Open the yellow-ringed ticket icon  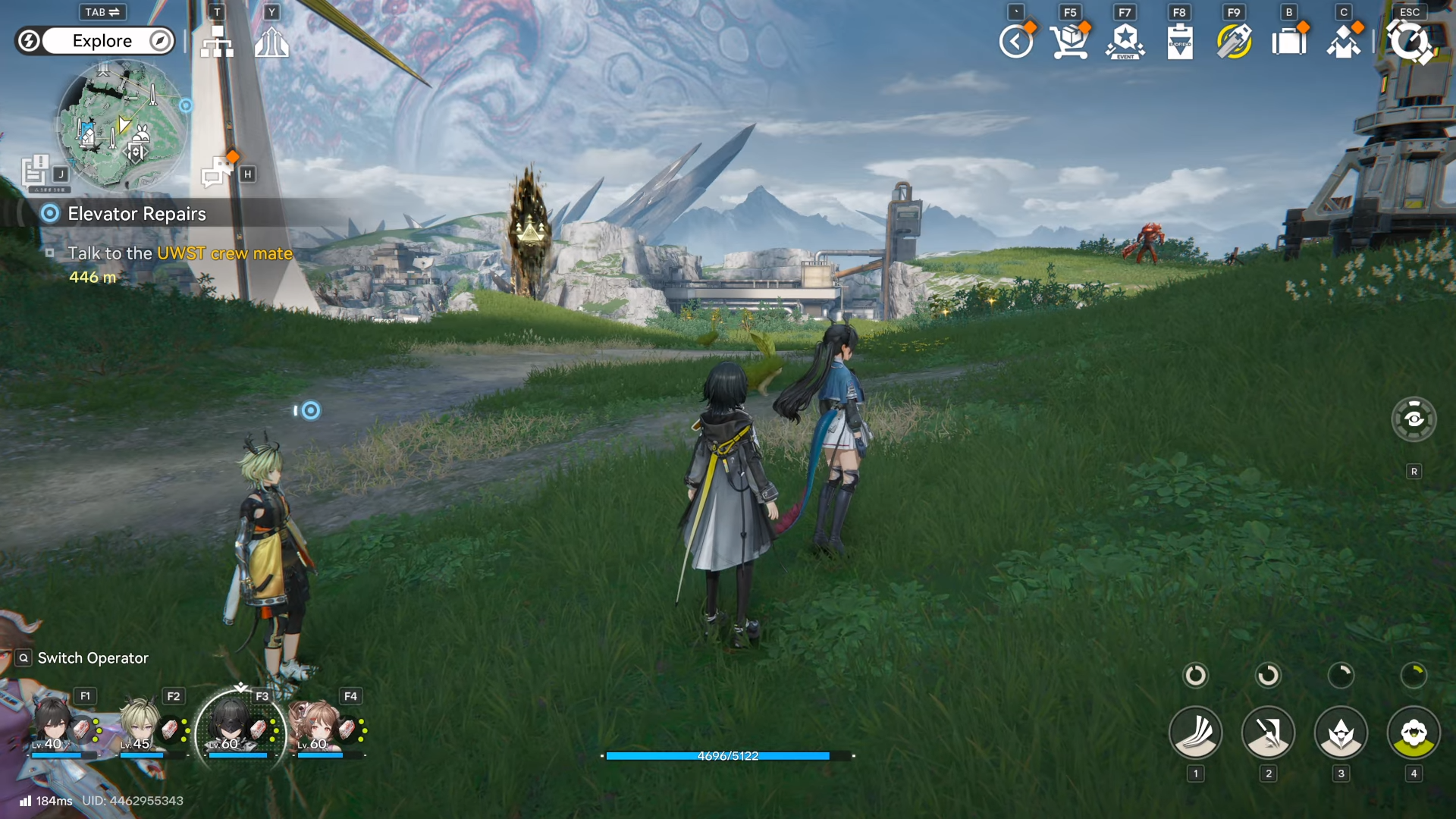pyautogui.click(x=1234, y=42)
